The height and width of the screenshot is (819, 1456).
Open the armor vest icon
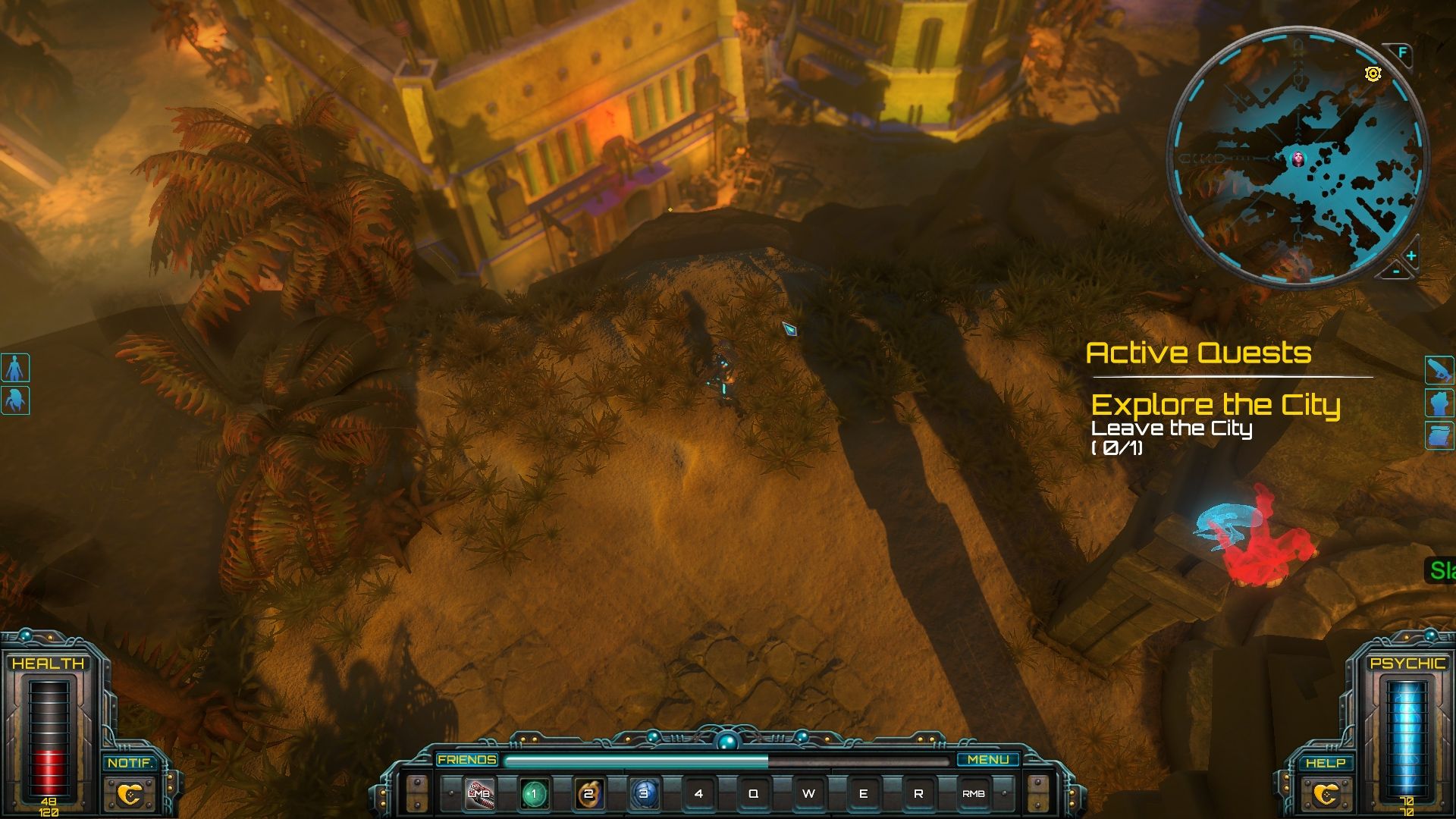(1439, 403)
